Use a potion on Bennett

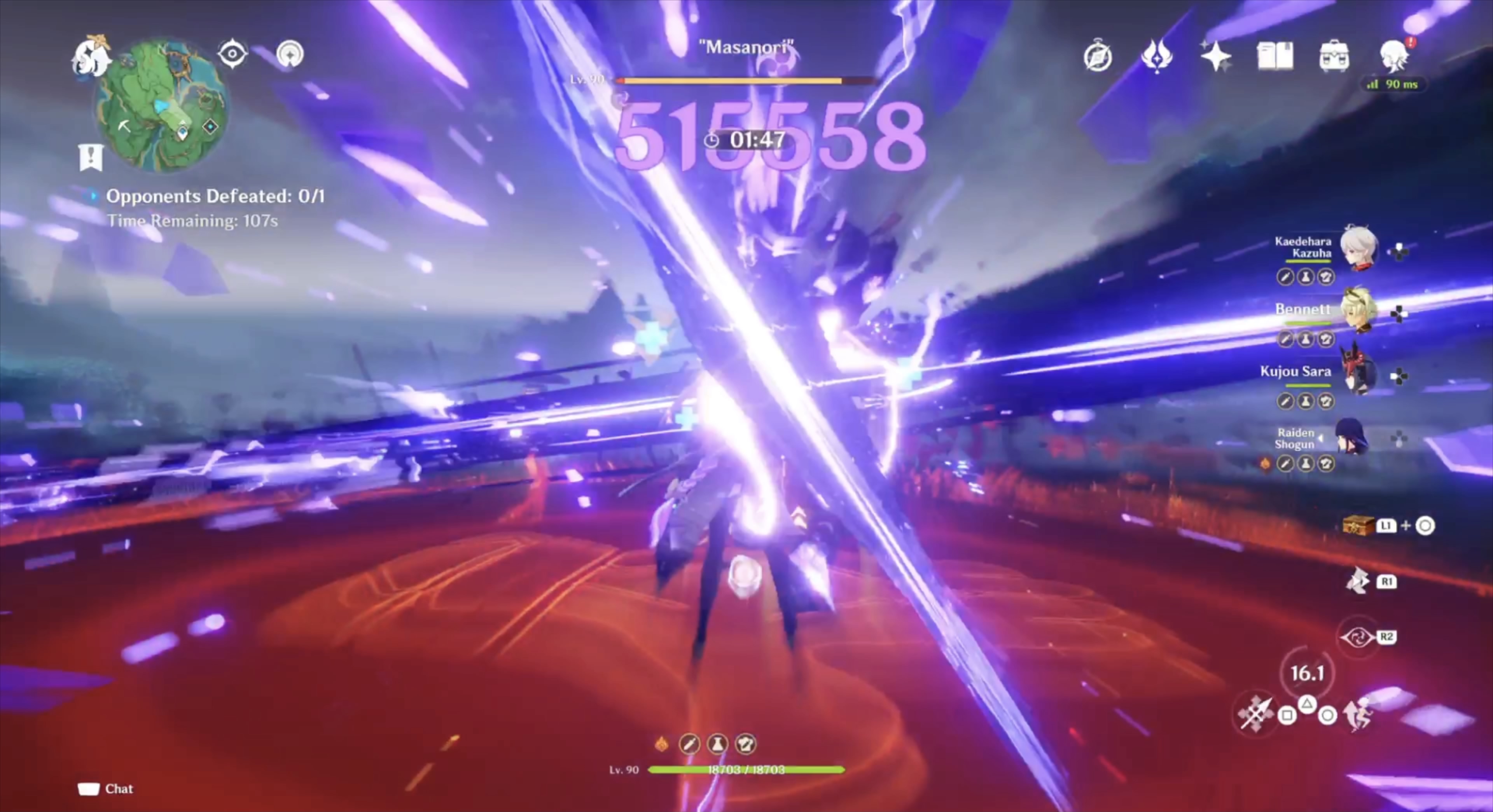pos(1305,339)
